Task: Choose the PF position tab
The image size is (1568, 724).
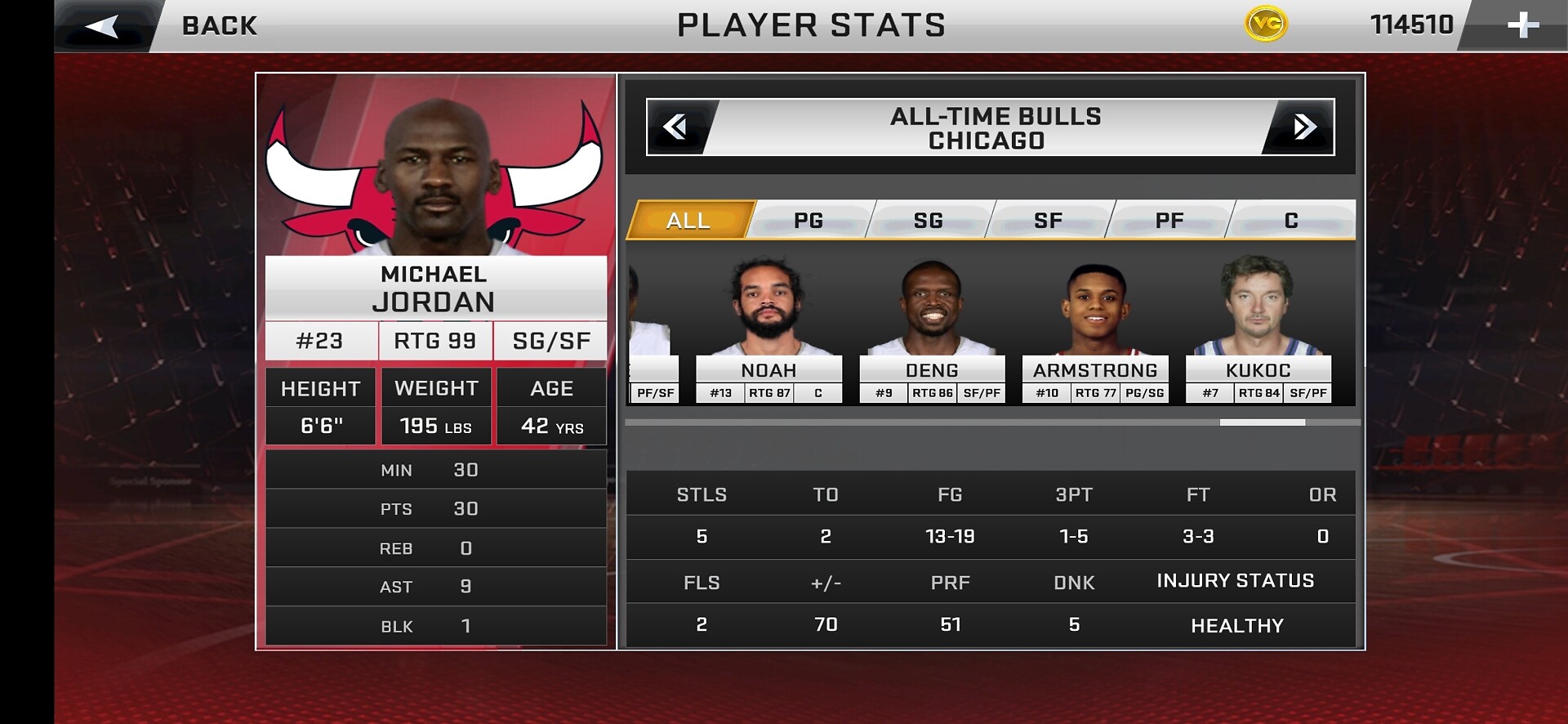Action: [x=1169, y=221]
